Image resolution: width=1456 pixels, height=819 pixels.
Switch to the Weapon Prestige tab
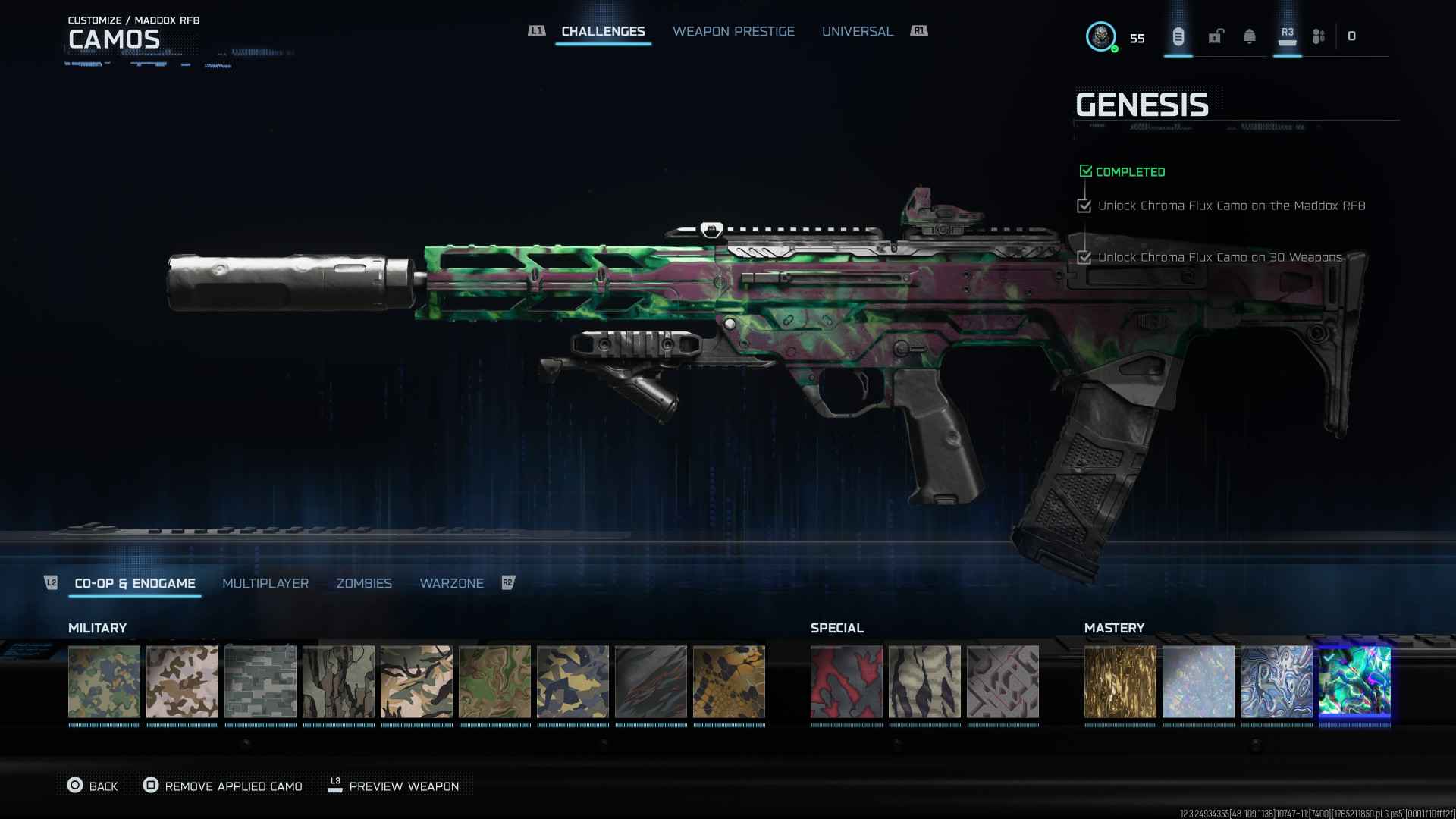click(x=733, y=32)
